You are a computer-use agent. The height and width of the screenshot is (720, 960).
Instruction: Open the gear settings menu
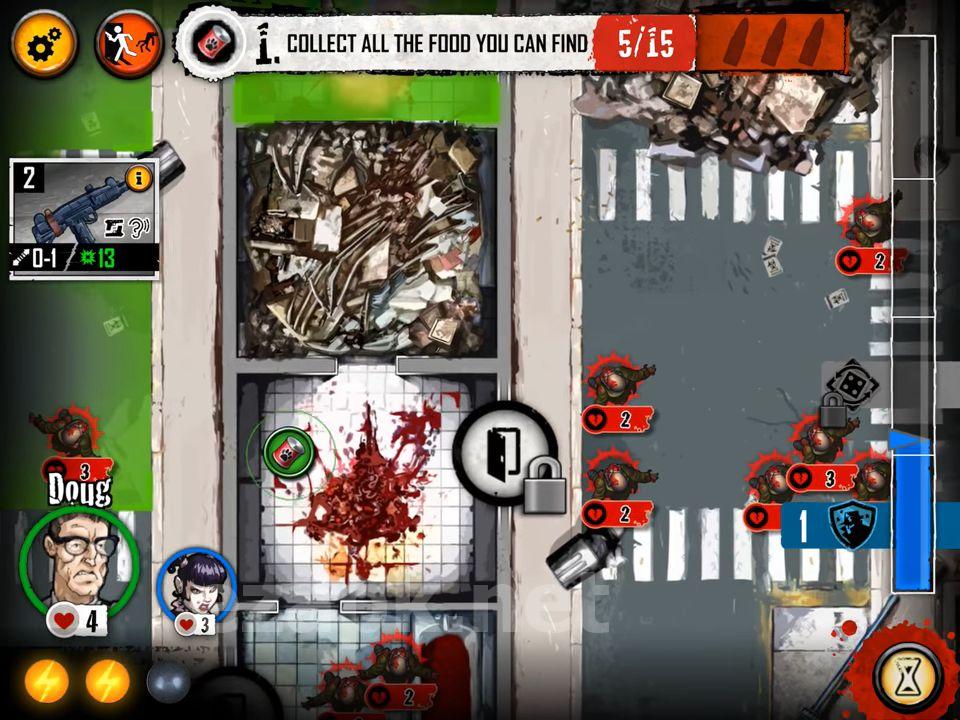[45, 45]
